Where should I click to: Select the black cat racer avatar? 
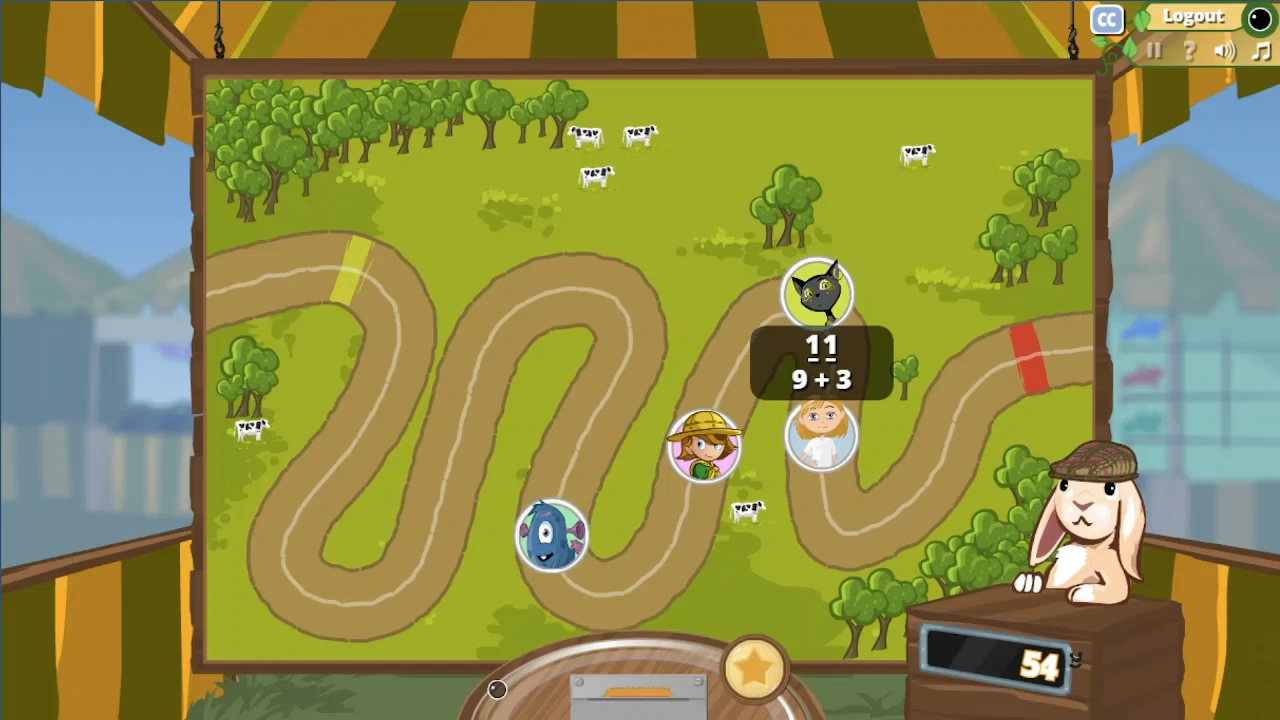(818, 291)
